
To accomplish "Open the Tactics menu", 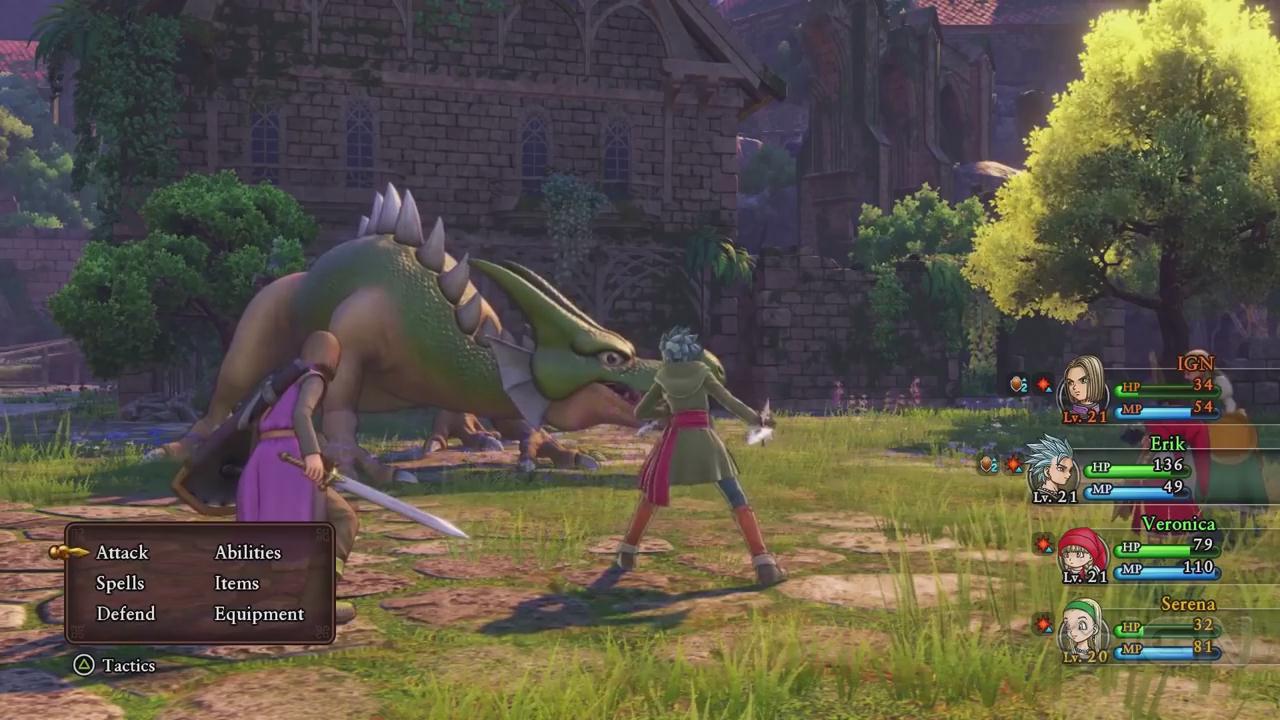I will point(128,665).
